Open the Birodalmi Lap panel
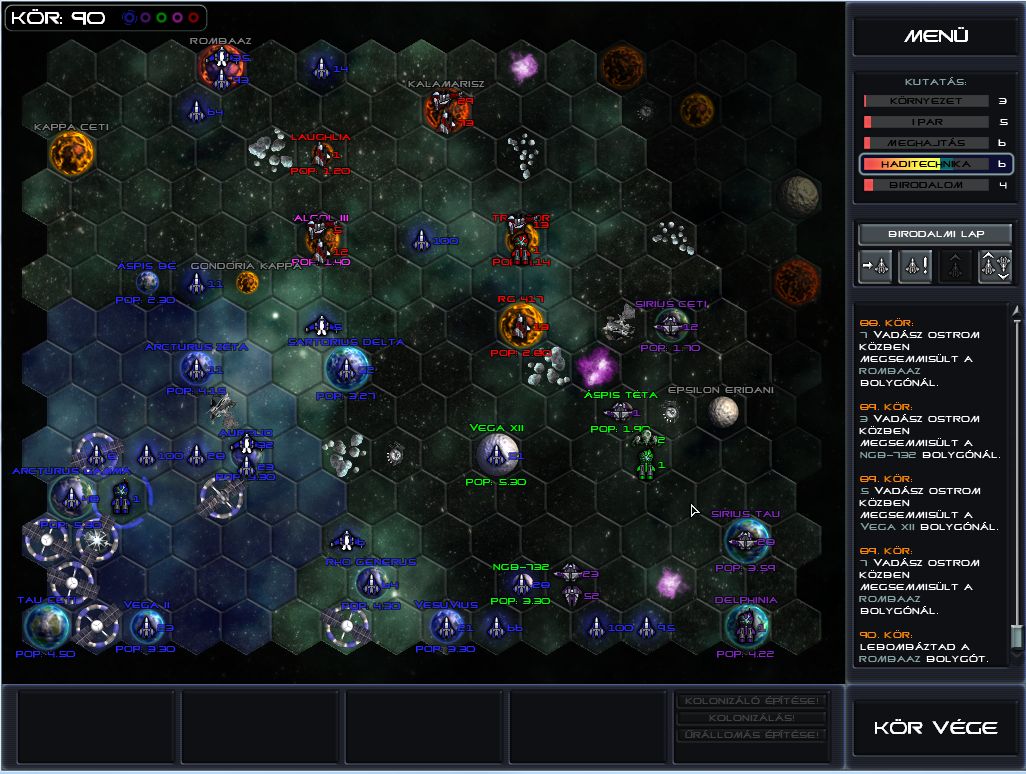Viewport: 1026px width, 774px height. [935, 234]
